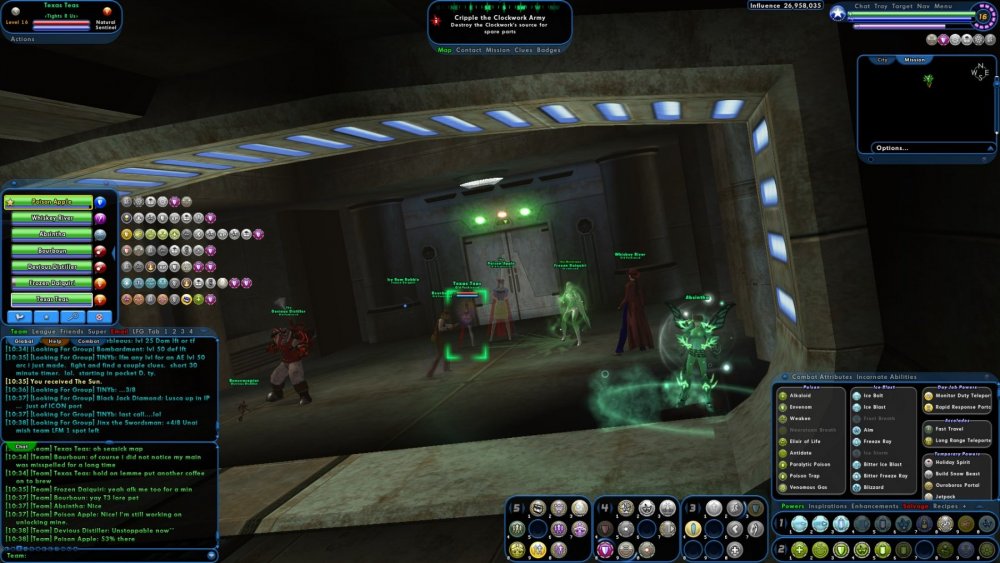This screenshot has width=1000, height=563.
Task: Open the Inspirations tab
Action: tap(826, 507)
